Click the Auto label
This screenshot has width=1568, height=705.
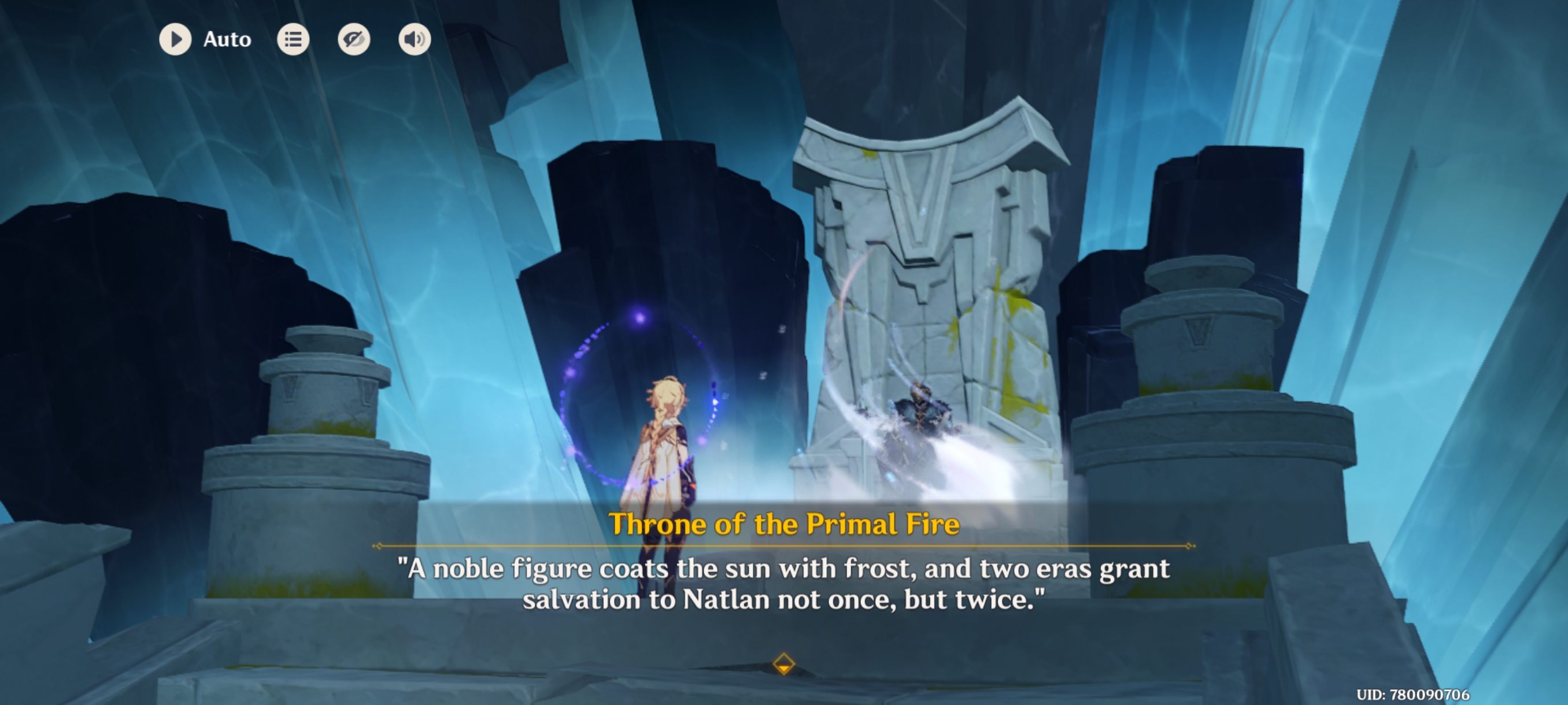point(226,39)
